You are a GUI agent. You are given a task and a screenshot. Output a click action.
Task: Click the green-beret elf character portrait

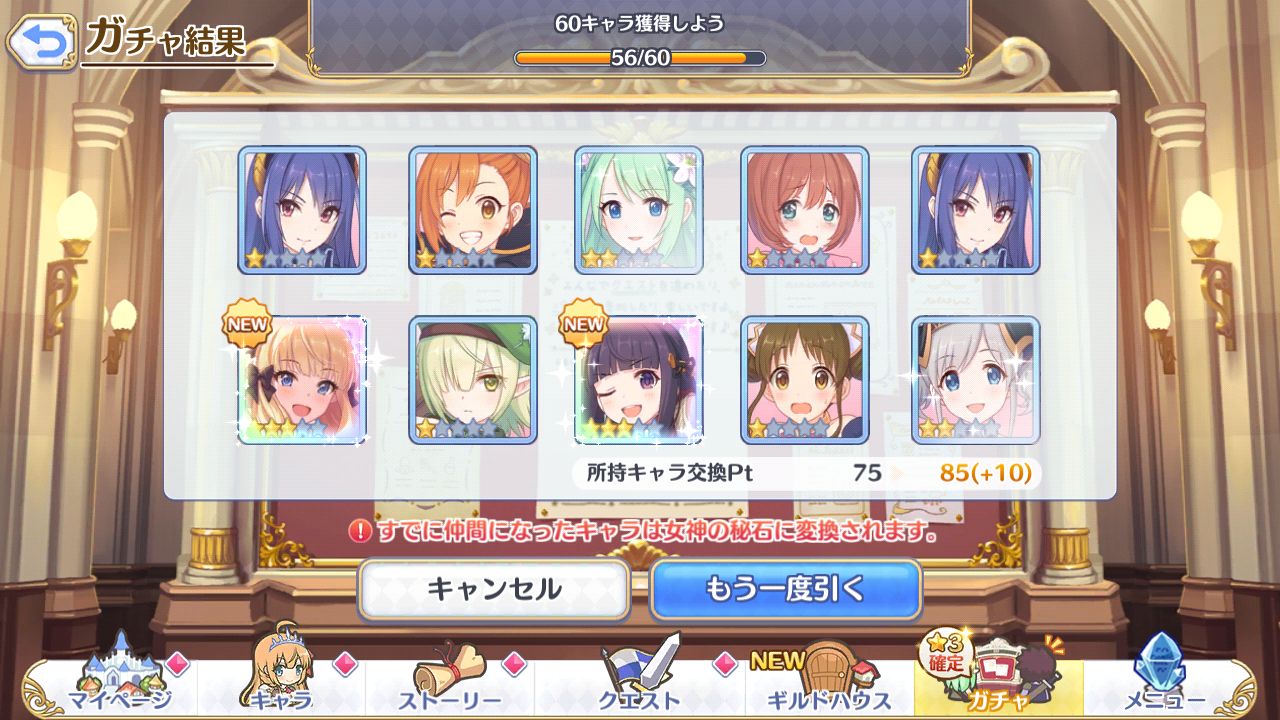point(473,380)
